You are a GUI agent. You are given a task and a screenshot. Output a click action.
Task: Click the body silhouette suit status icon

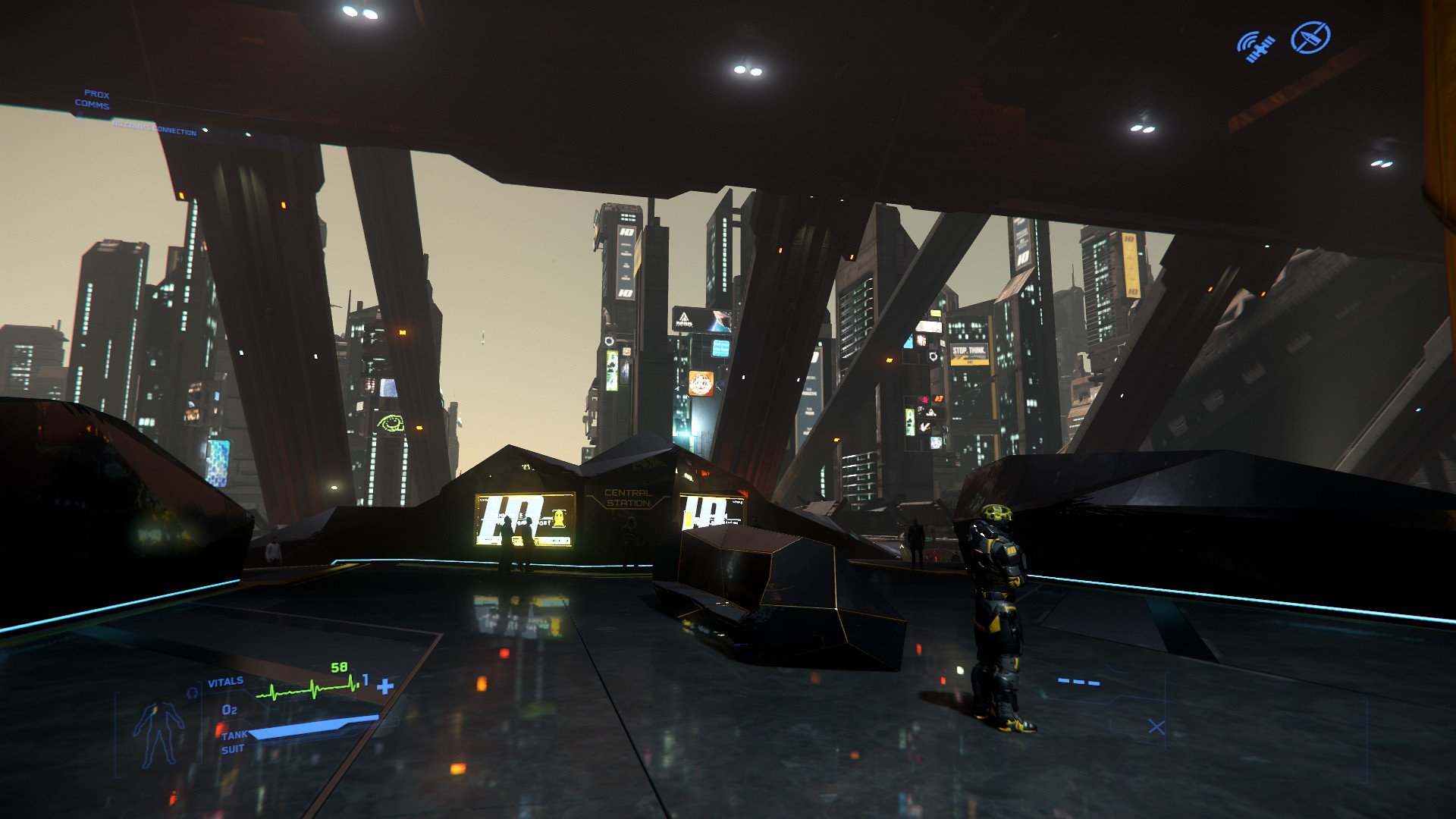pos(158,734)
